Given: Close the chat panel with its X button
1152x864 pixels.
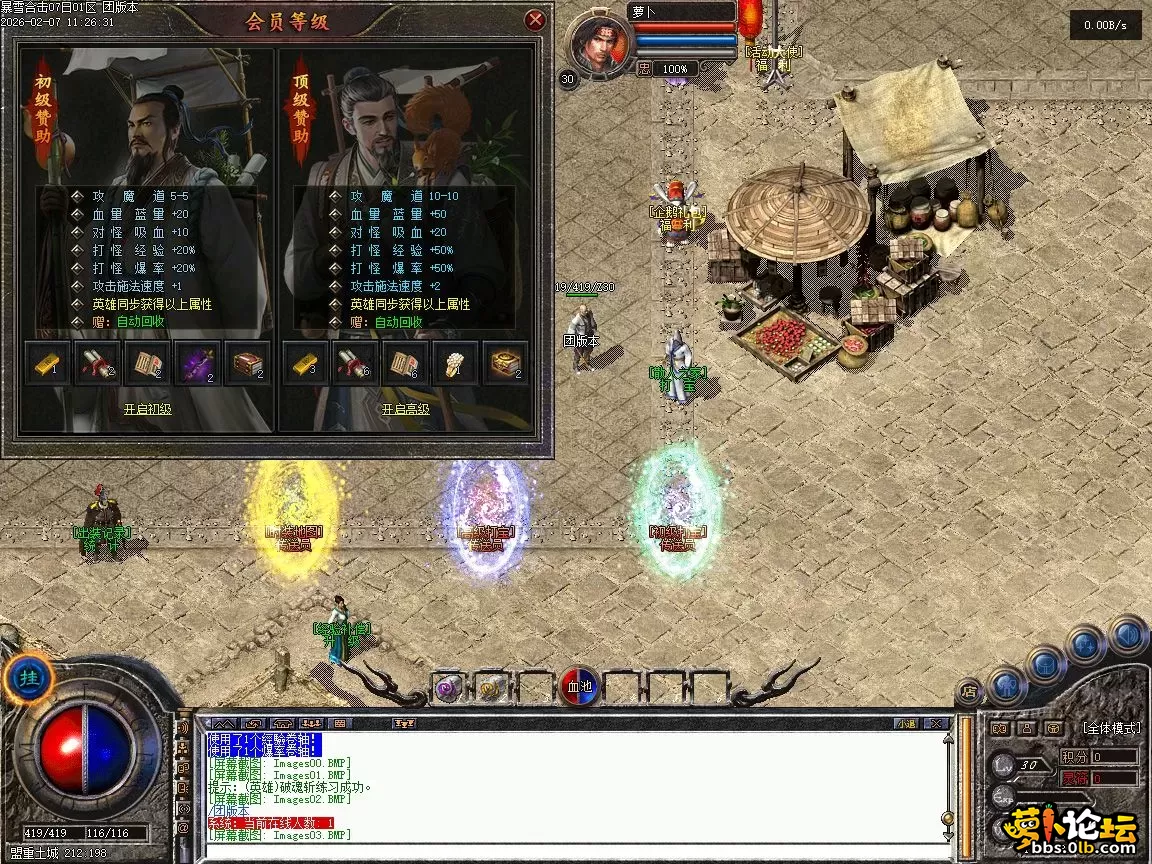Looking at the screenshot, I should tap(936, 723).
